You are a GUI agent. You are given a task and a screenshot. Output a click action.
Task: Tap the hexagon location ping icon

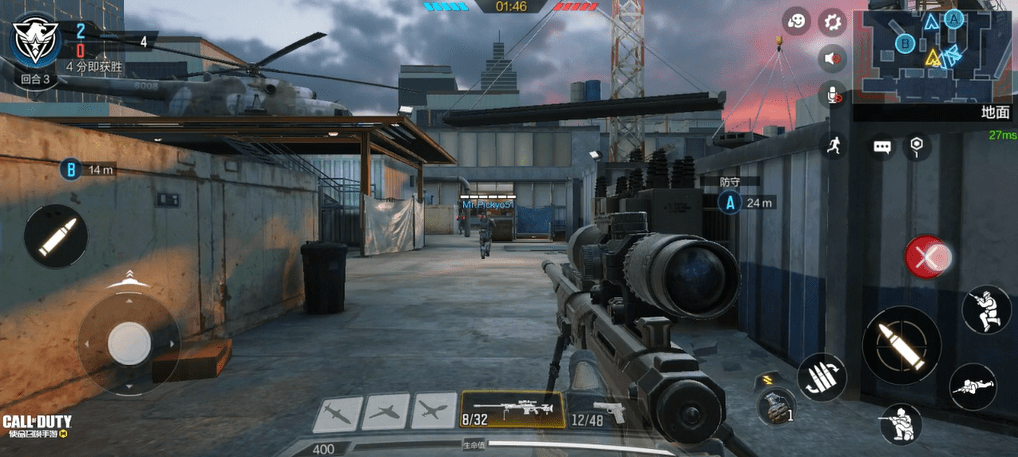(916, 147)
